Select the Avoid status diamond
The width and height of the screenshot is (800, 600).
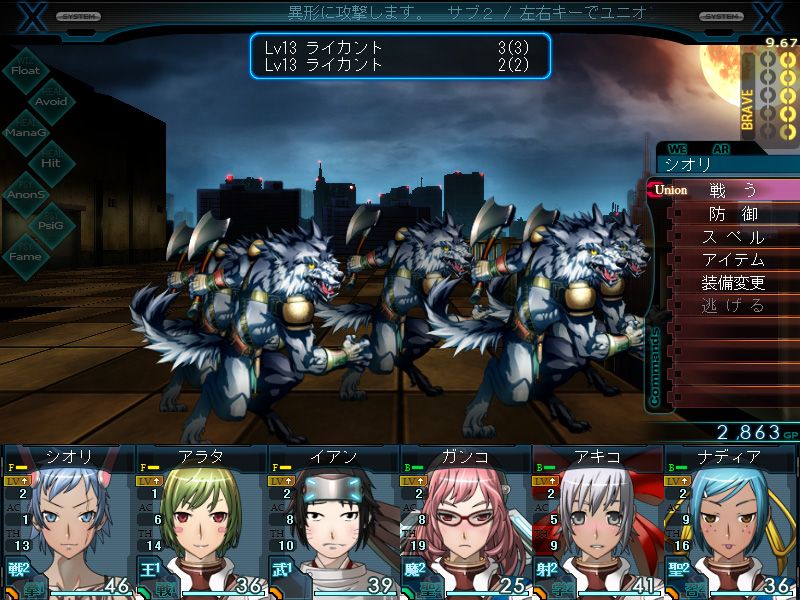(51, 101)
